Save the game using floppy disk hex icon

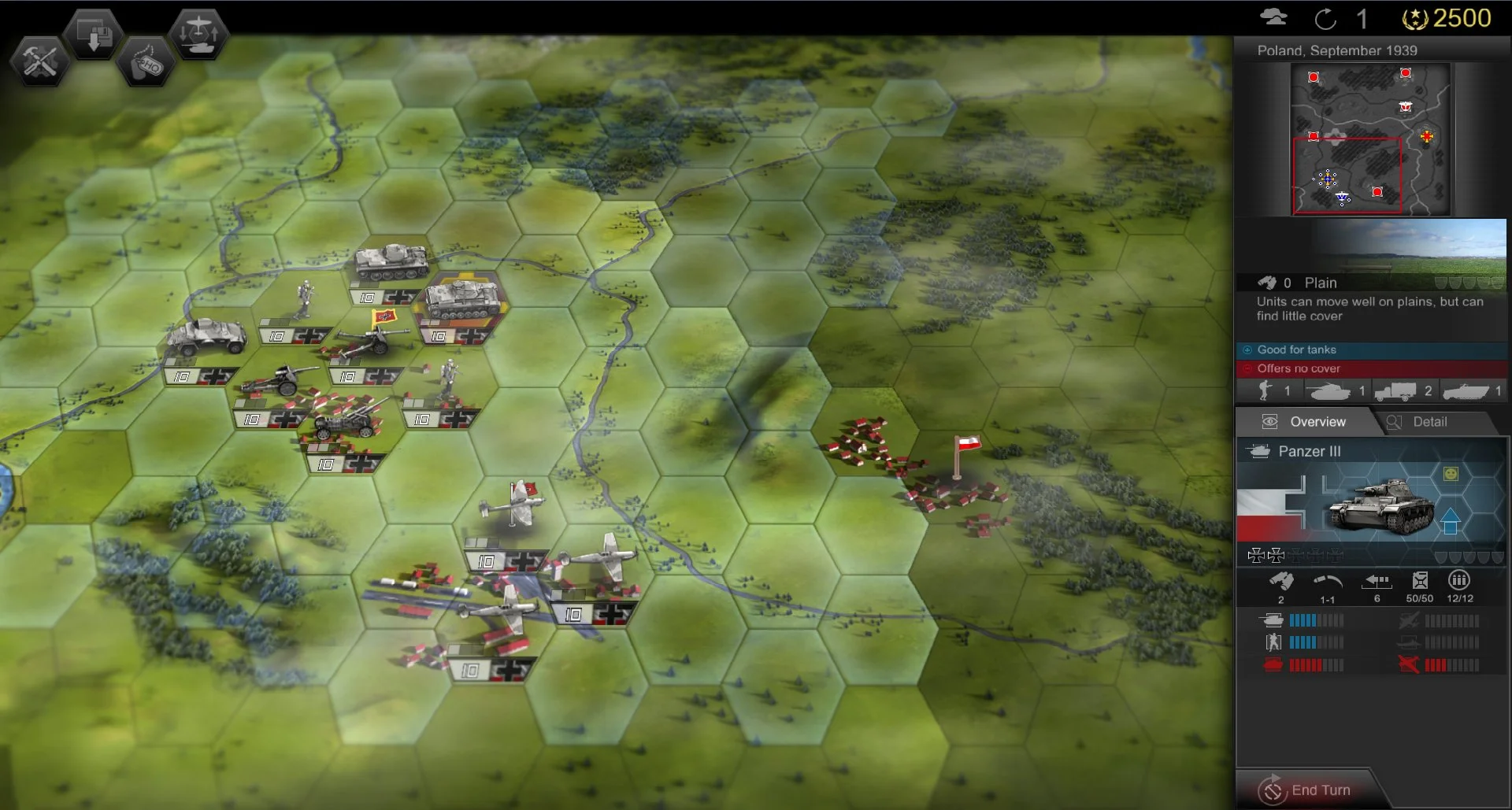click(x=93, y=33)
